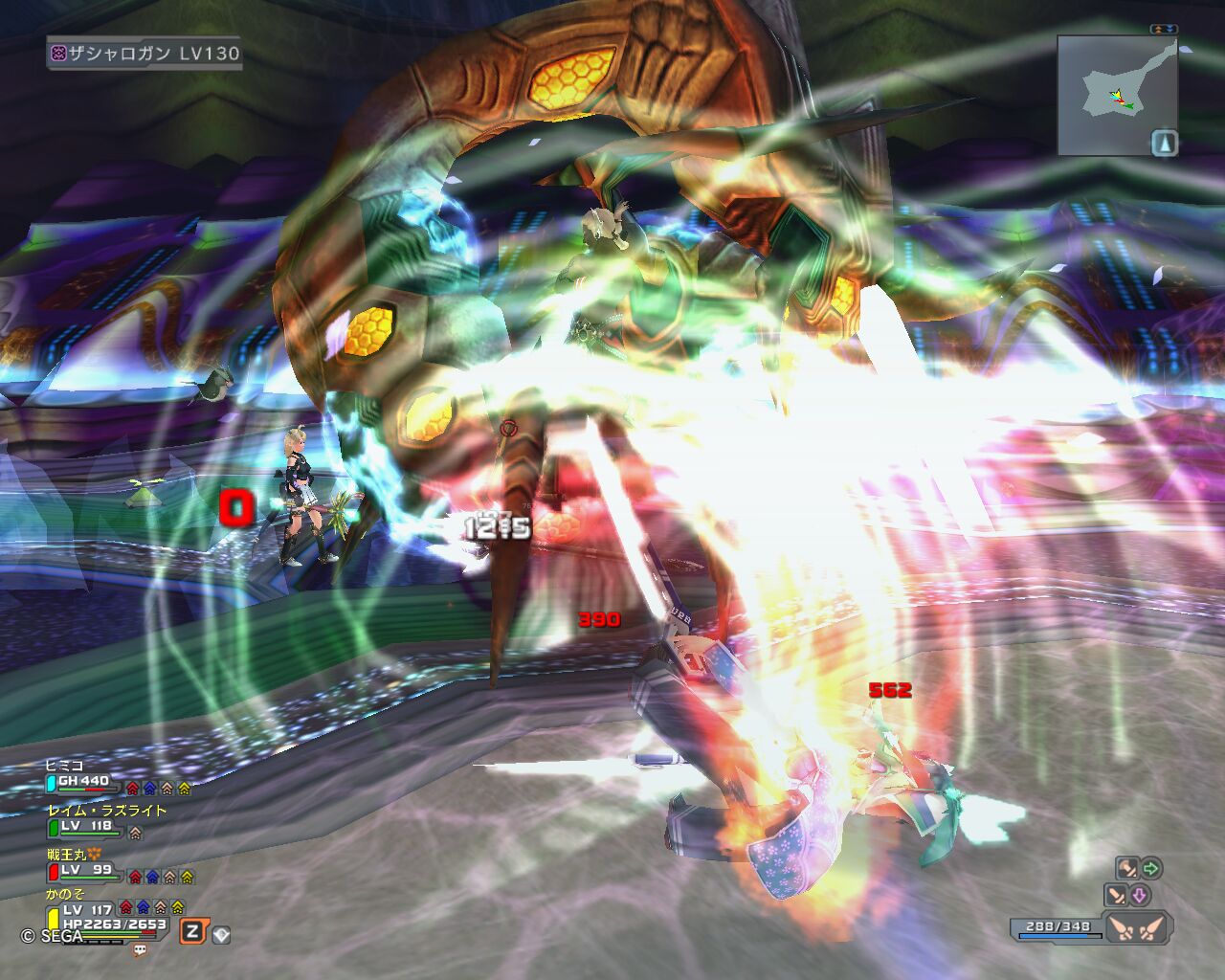Select own character かのそ status panel
This screenshot has width=1225, height=980.
tap(65, 894)
